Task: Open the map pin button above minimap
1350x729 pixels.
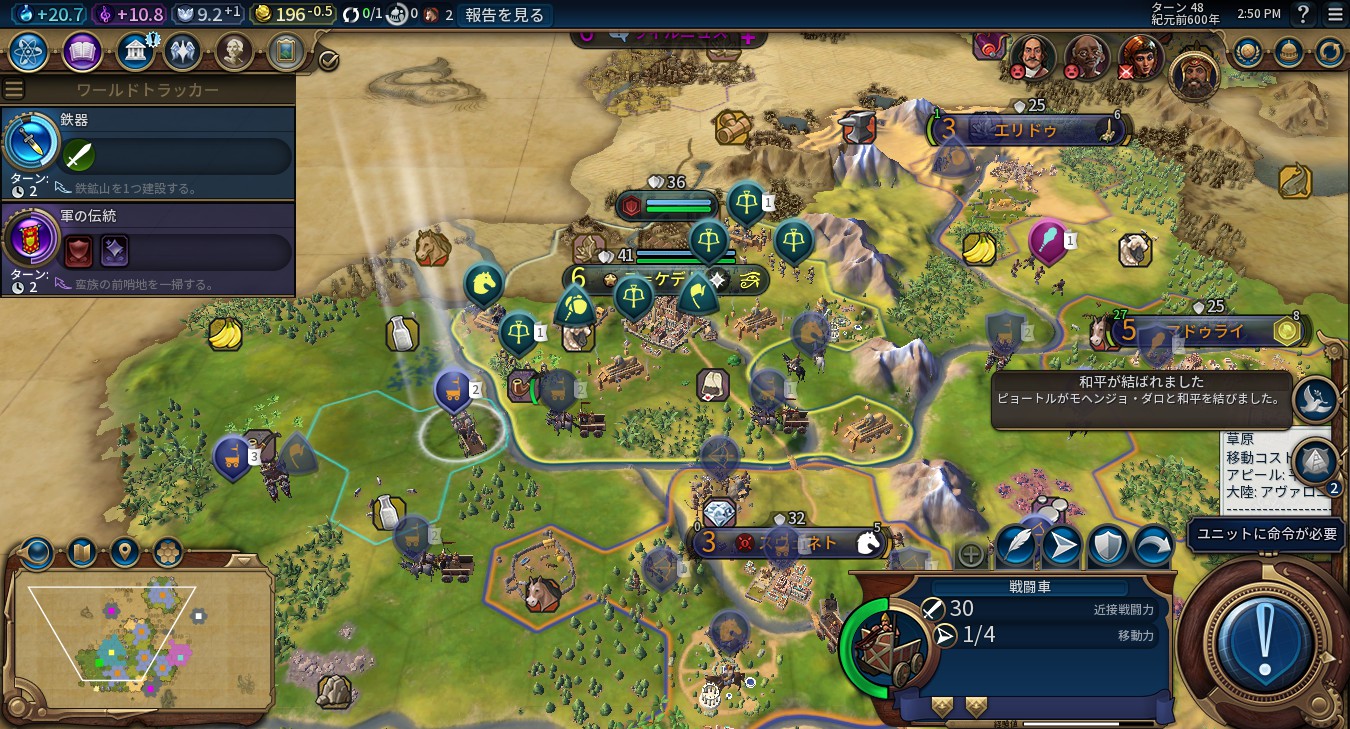Action: click(124, 551)
